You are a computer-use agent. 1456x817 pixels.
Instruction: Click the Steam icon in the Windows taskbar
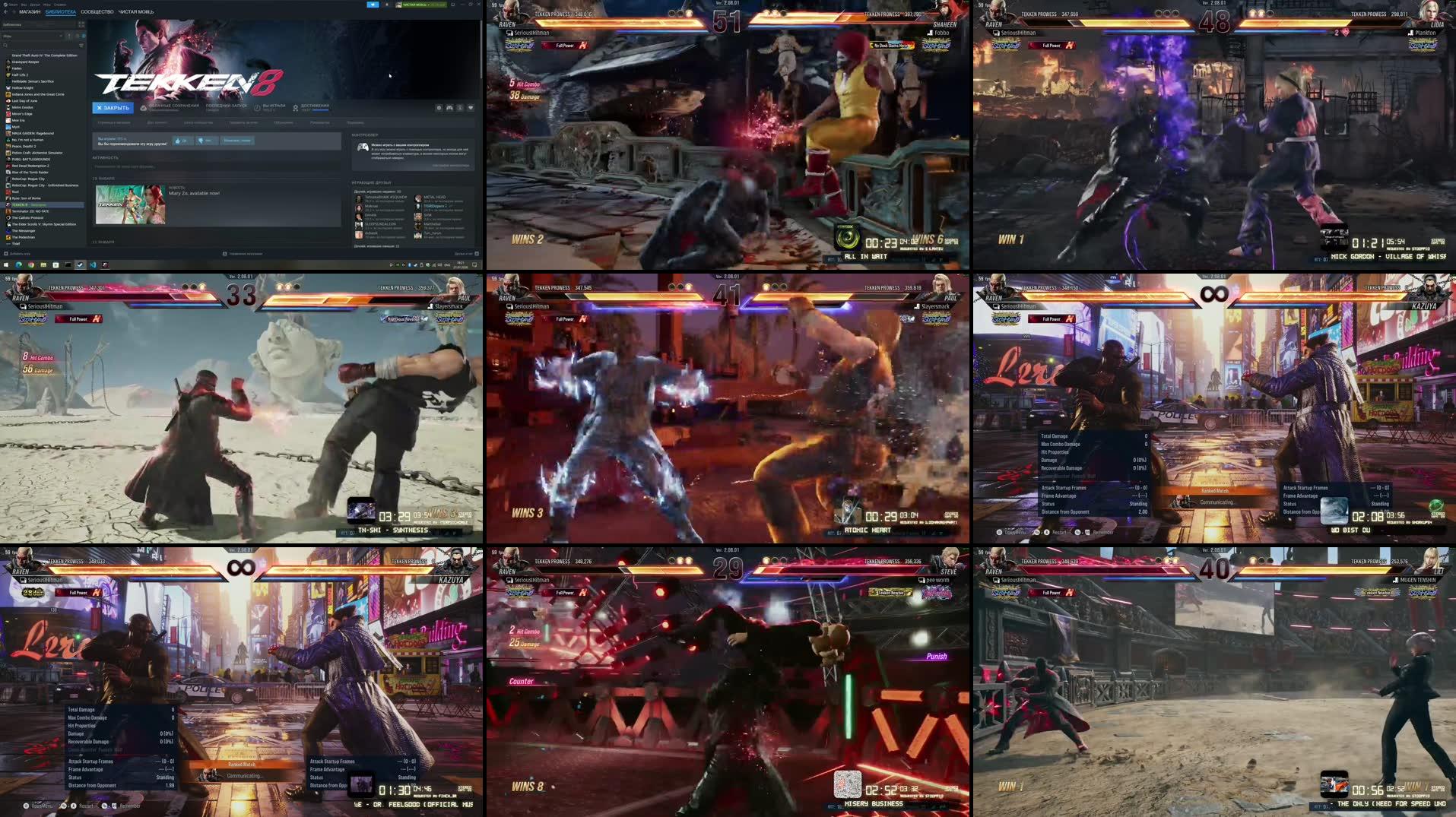click(80, 264)
